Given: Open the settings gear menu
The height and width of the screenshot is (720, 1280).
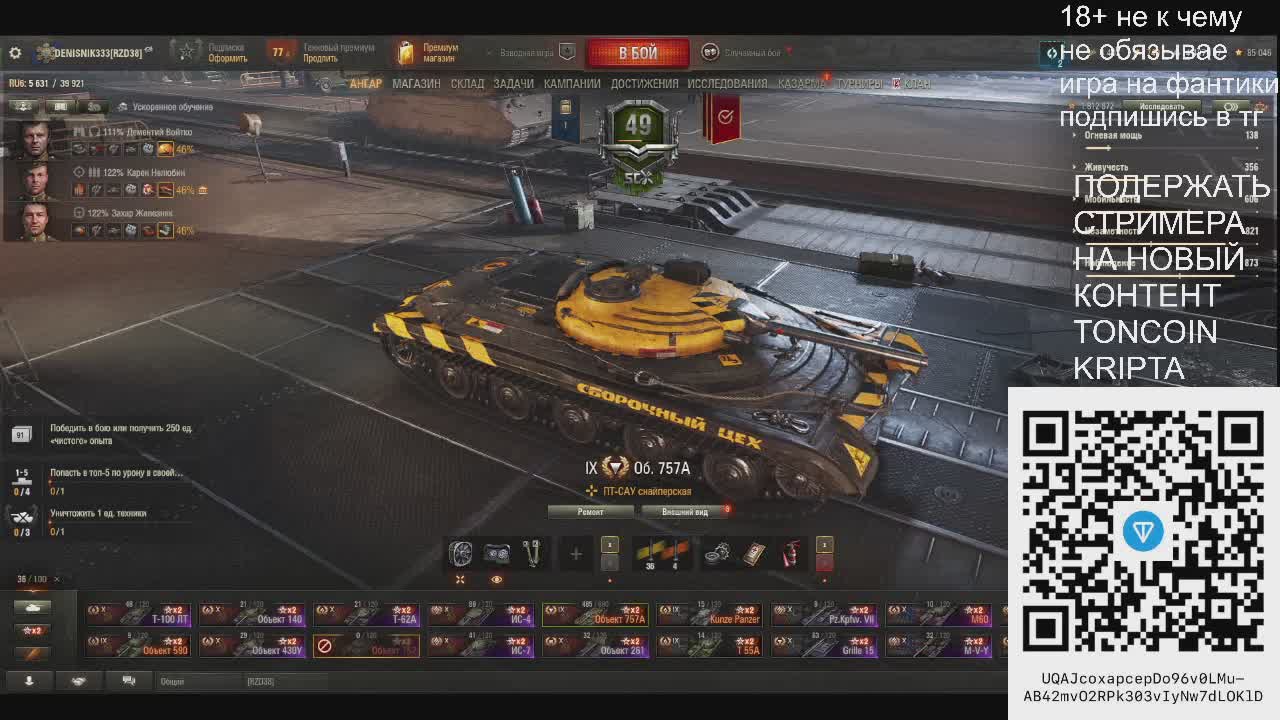Looking at the screenshot, I should click(15, 53).
